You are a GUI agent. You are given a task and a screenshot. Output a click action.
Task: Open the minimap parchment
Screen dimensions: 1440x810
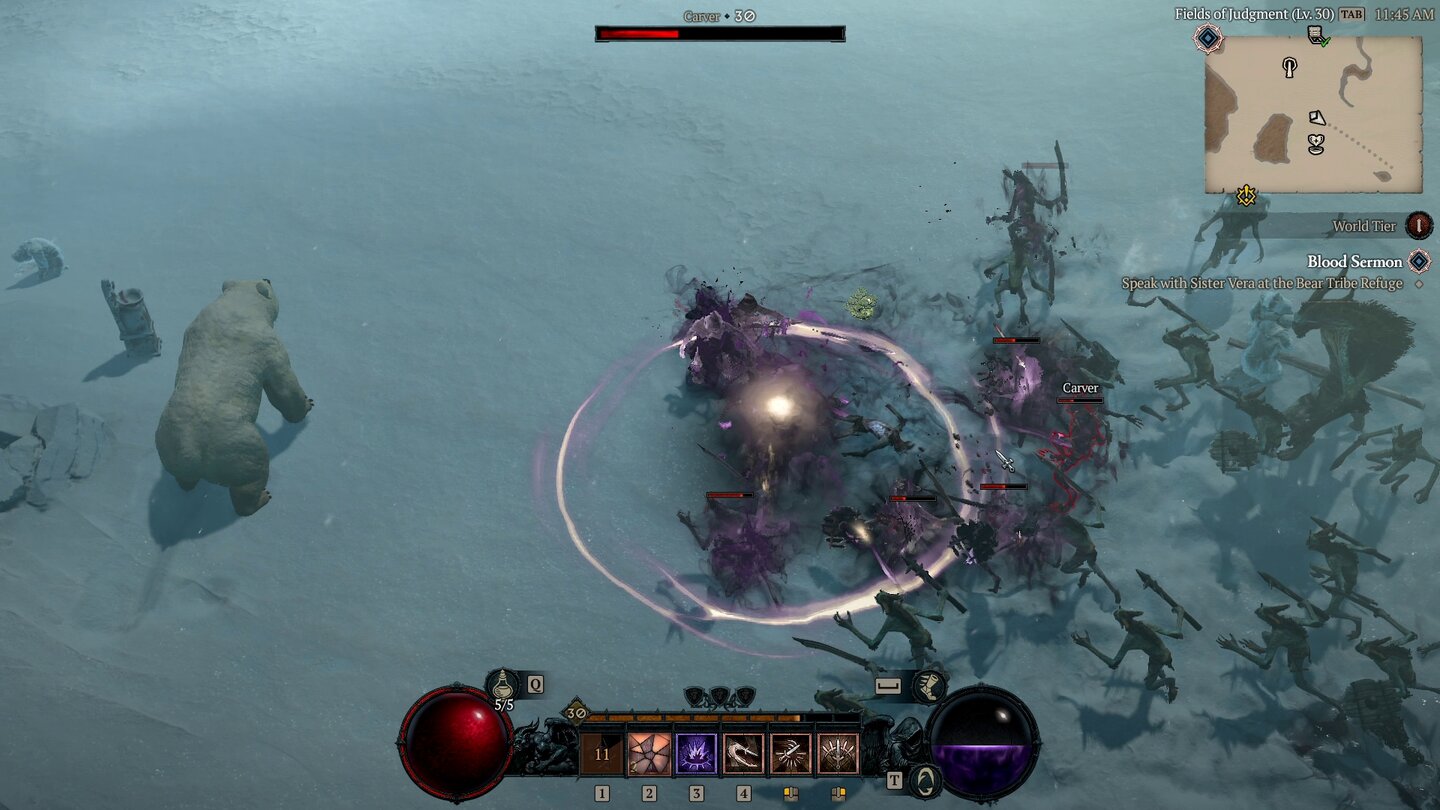1313,115
